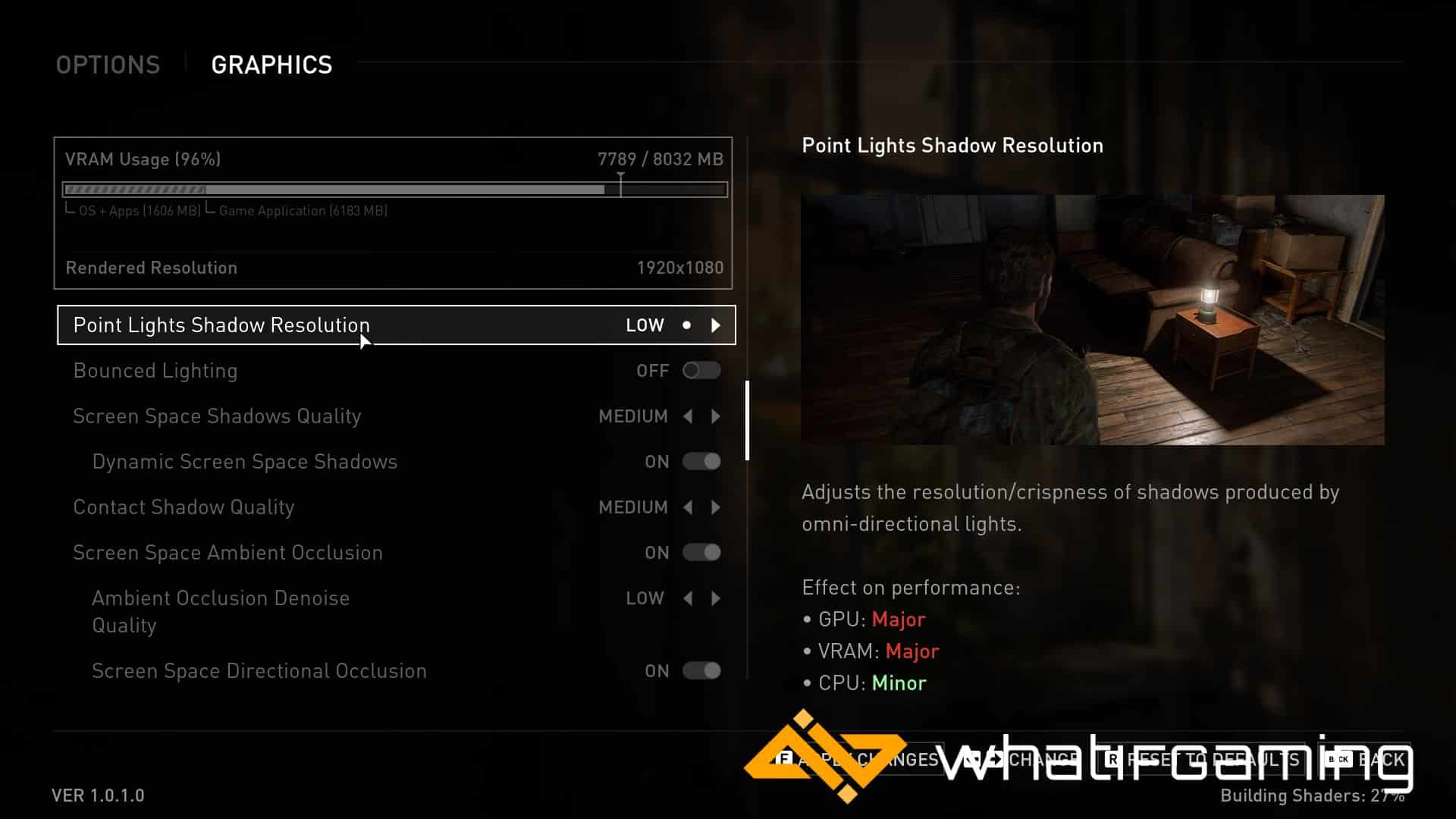Image resolution: width=1456 pixels, height=819 pixels.
Task: Disable Screen Space Ambient Occlusion toggle
Action: click(701, 553)
